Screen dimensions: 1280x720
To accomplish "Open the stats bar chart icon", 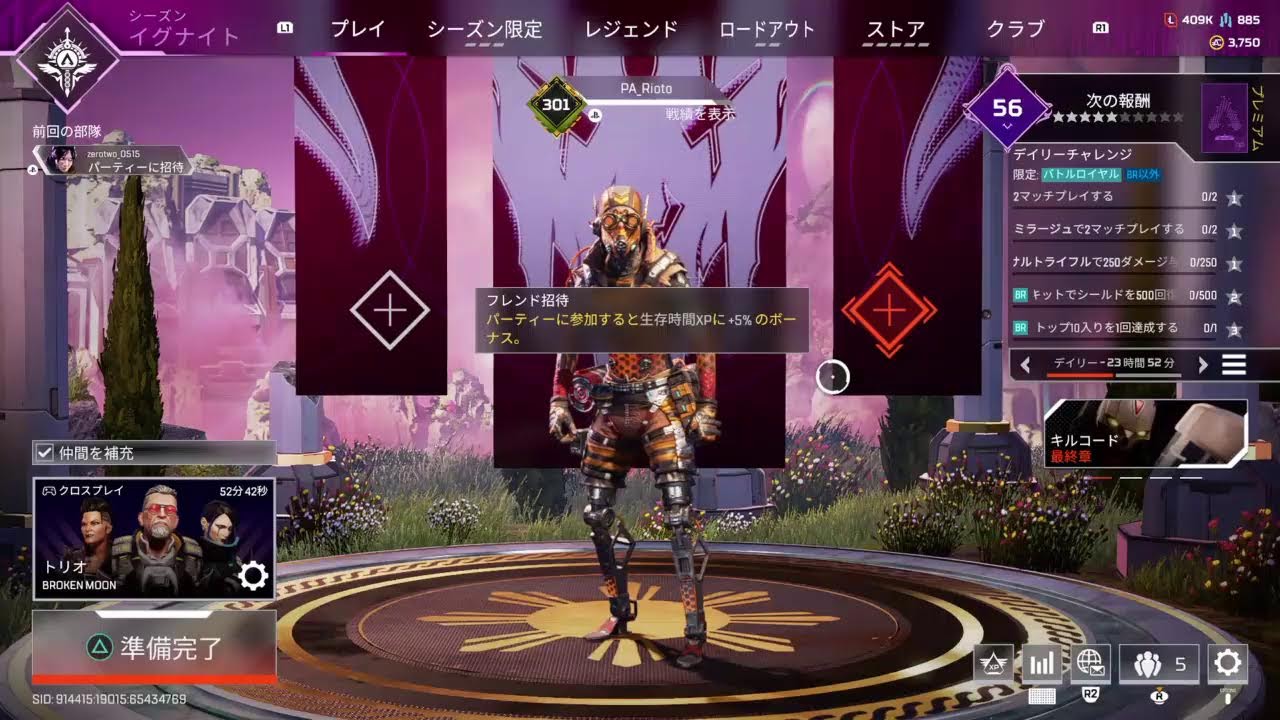I will point(1041,663).
